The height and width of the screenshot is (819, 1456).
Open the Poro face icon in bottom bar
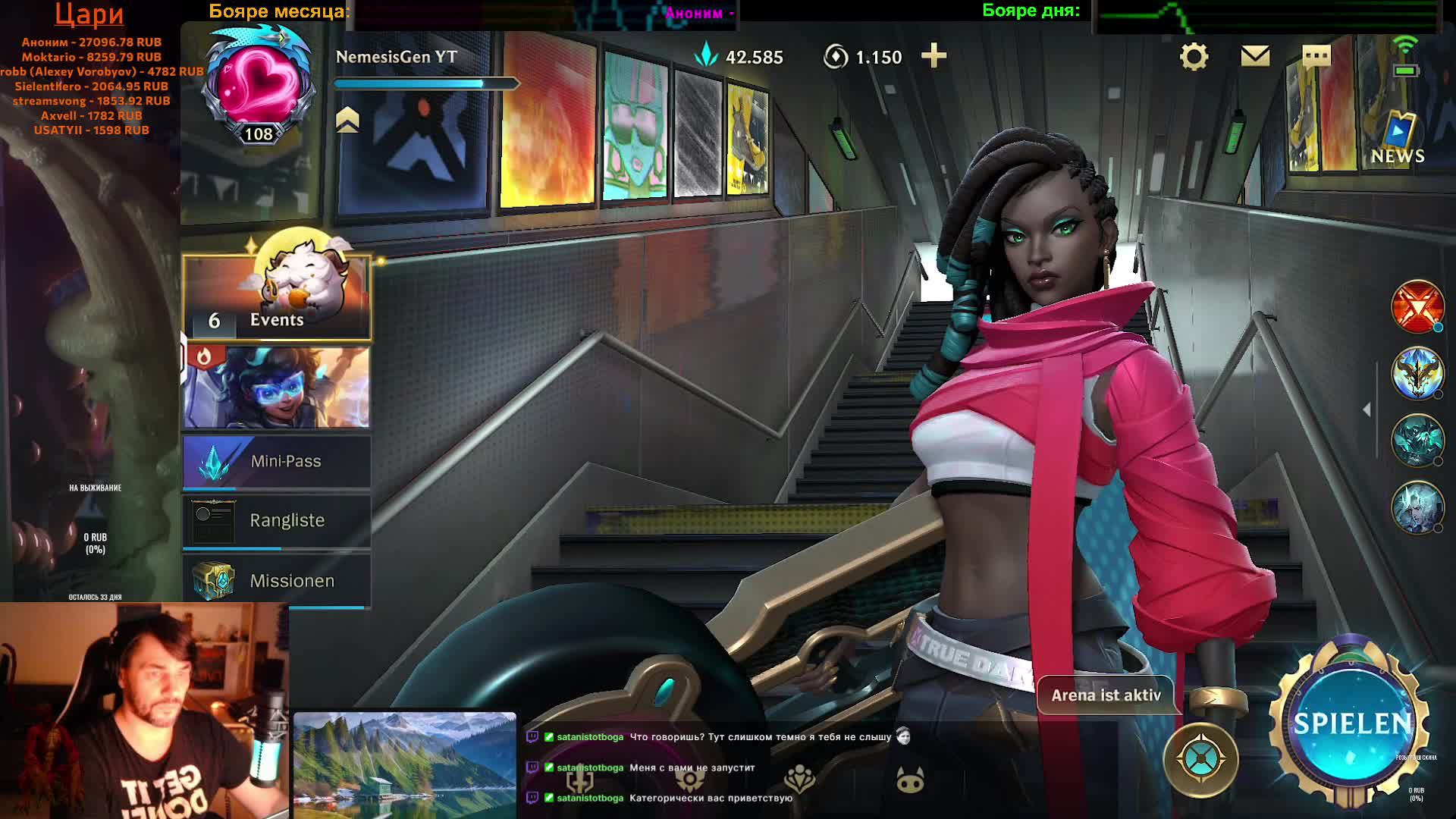pos(910,780)
